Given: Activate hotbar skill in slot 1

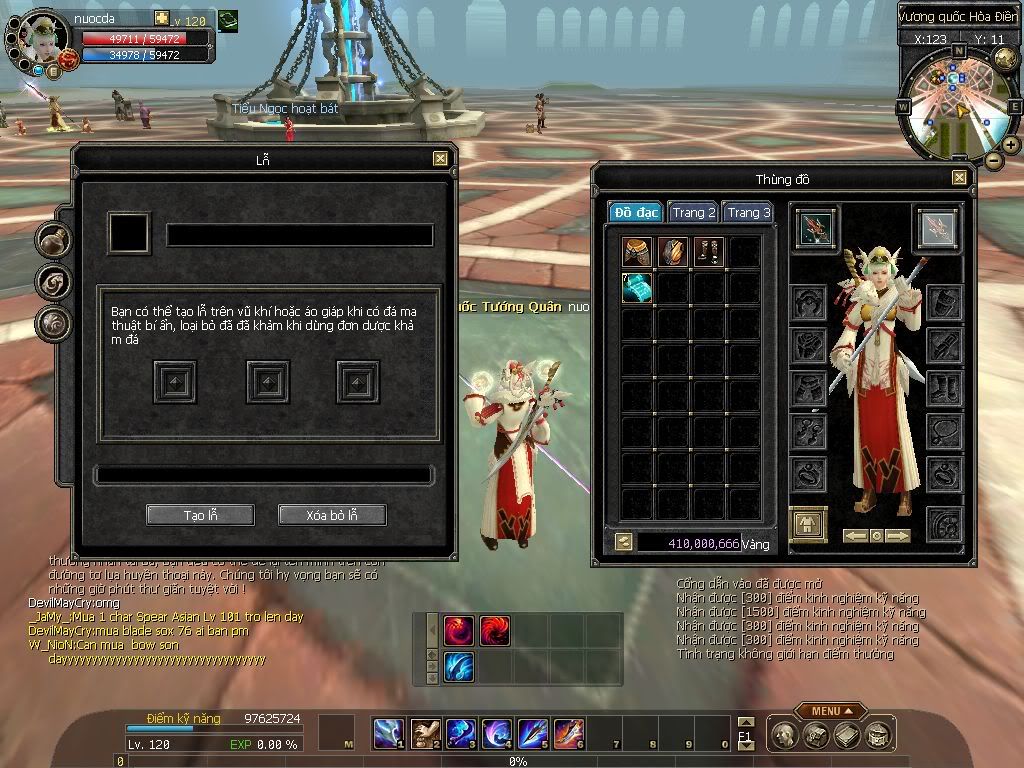Looking at the screenshot, I should coord(386,734).
